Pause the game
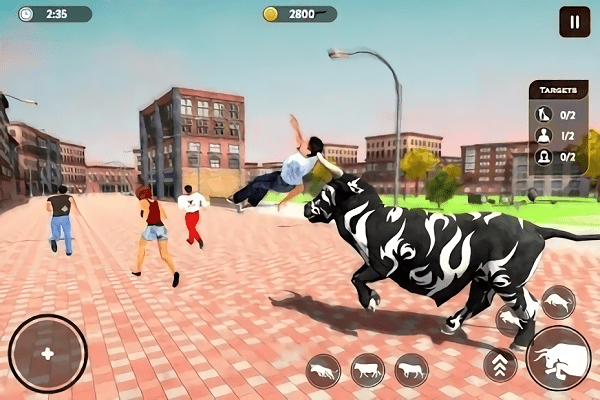Image resolution: width=600 pixels, height=400 pixels. point(574,21)
